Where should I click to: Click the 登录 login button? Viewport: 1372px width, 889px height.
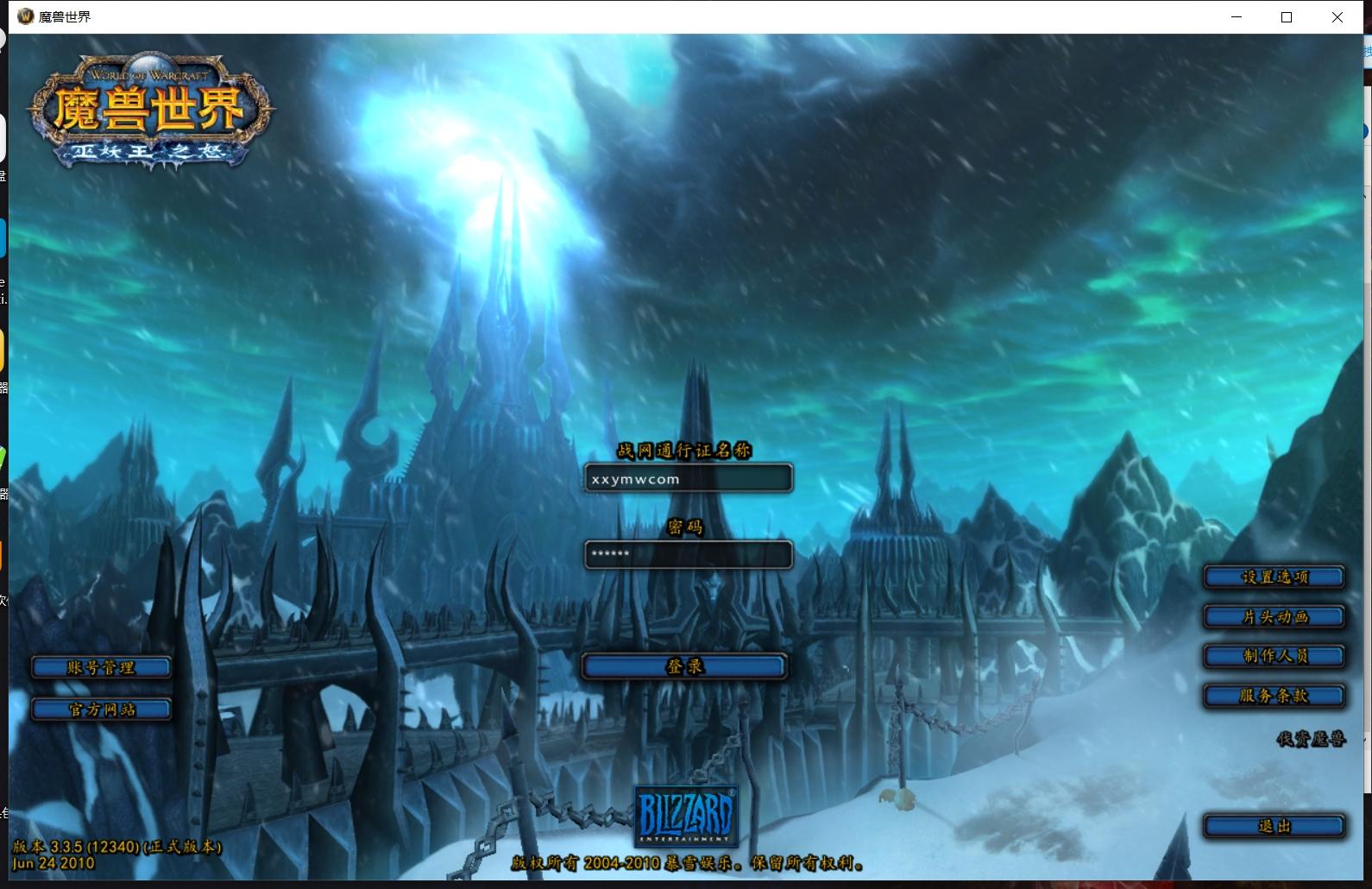[684, 666]
